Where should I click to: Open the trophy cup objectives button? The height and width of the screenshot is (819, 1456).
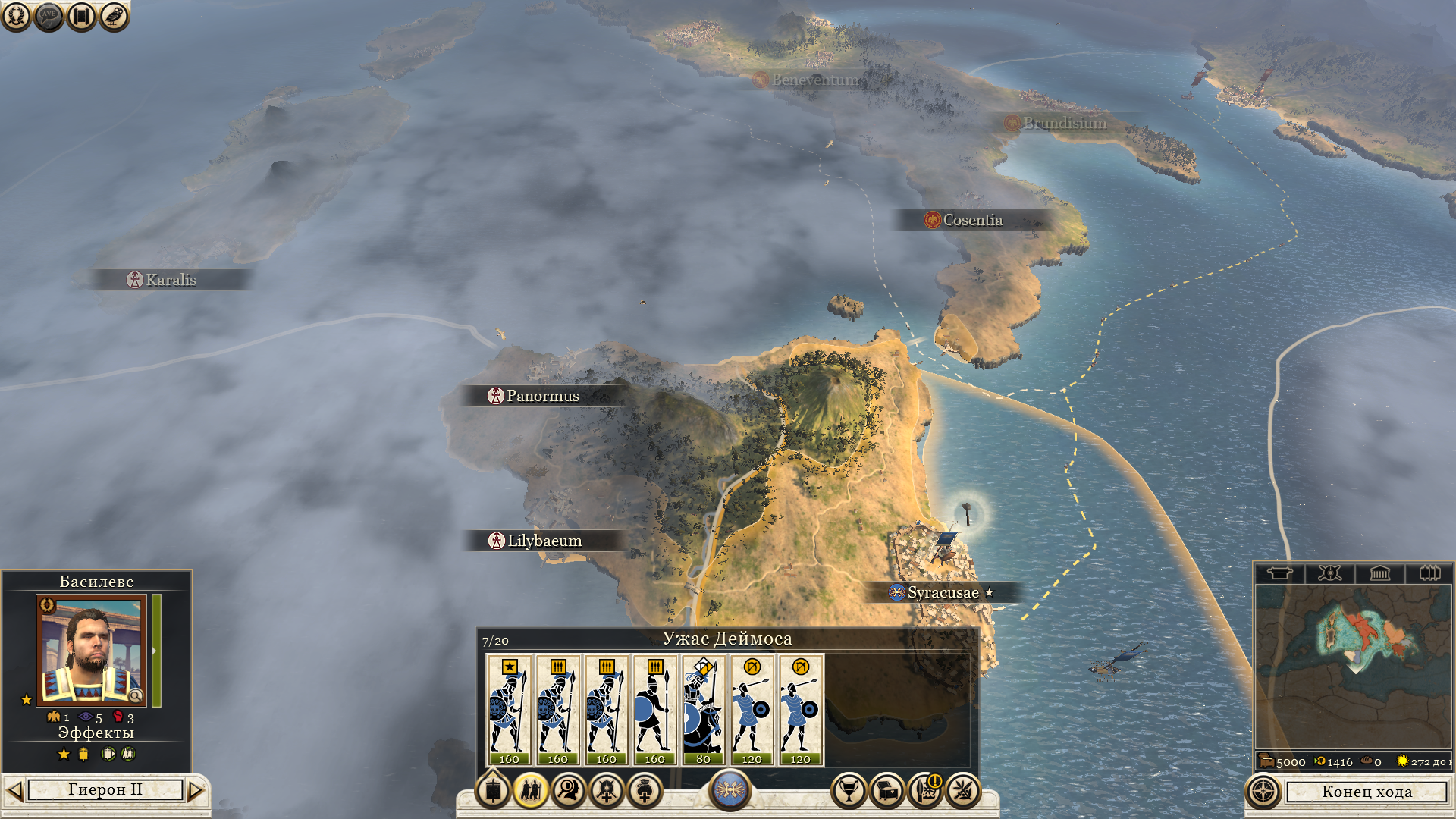pos(849,791)
